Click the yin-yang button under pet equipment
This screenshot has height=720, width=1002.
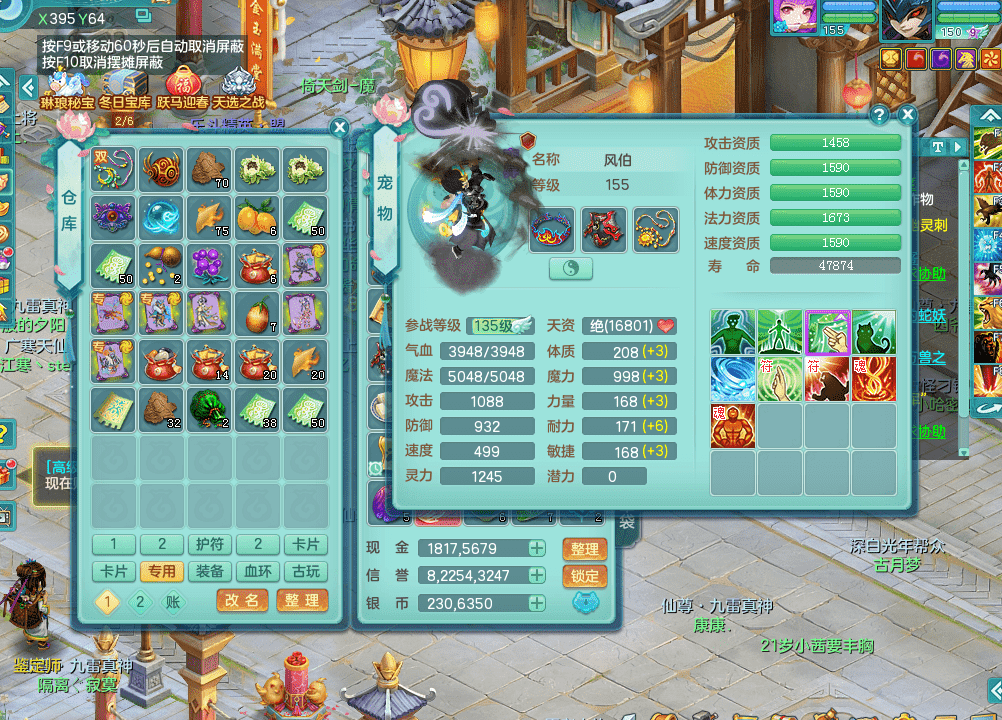[x=571, y=268]
